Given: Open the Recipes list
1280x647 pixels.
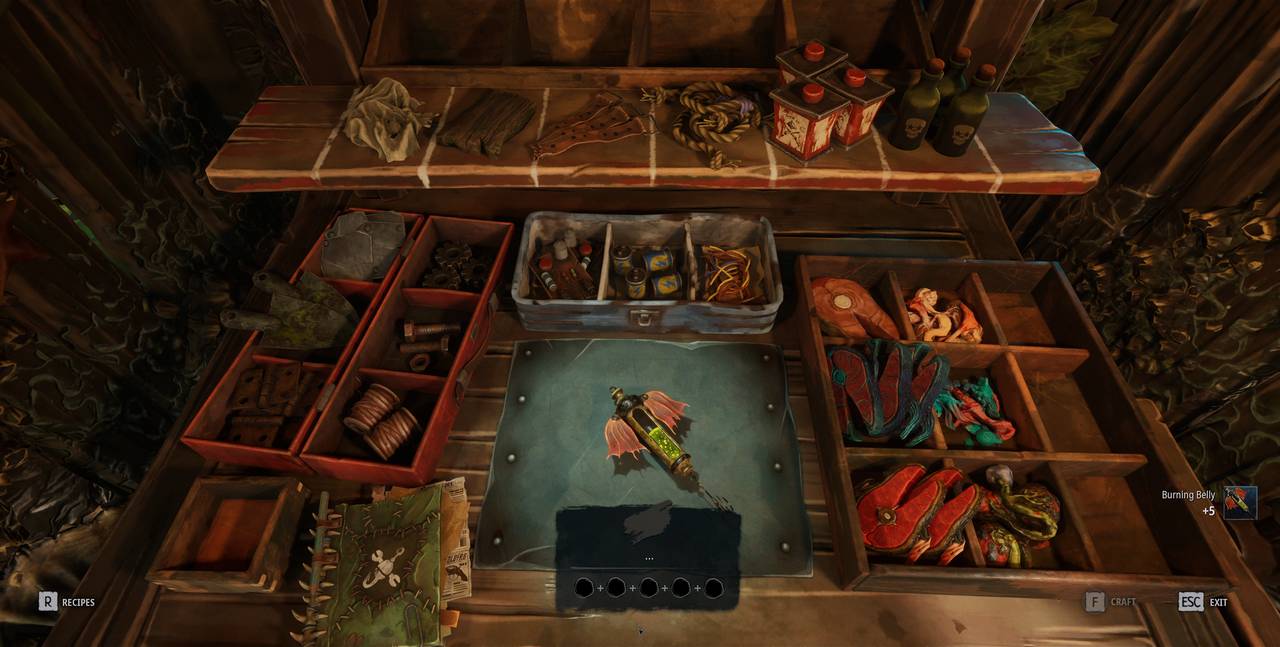Looking at the screenshot, I should pos(48,602).
